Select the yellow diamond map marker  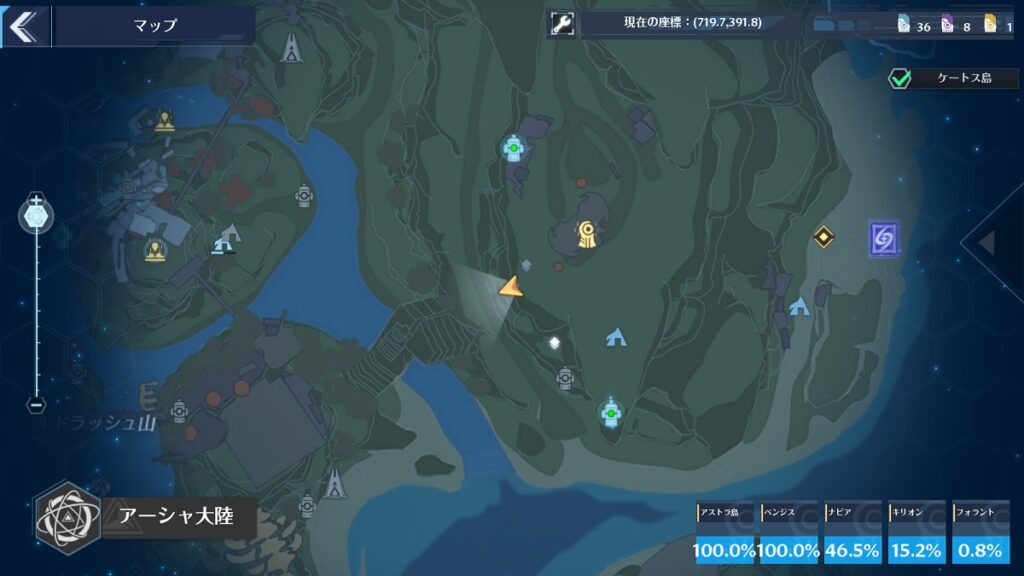pos(823,237)
